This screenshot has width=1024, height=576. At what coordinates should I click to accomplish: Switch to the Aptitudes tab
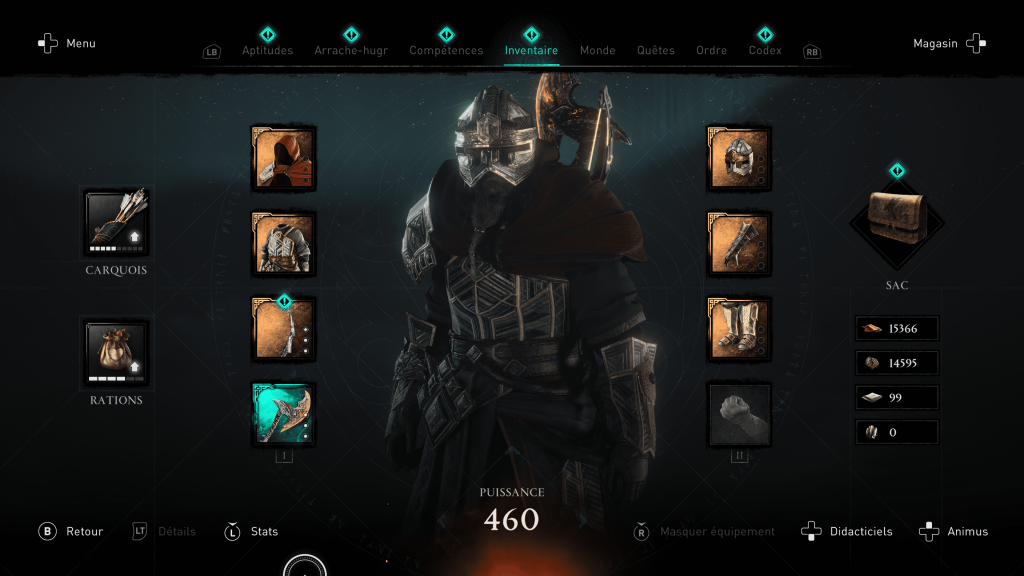[268, 50]
